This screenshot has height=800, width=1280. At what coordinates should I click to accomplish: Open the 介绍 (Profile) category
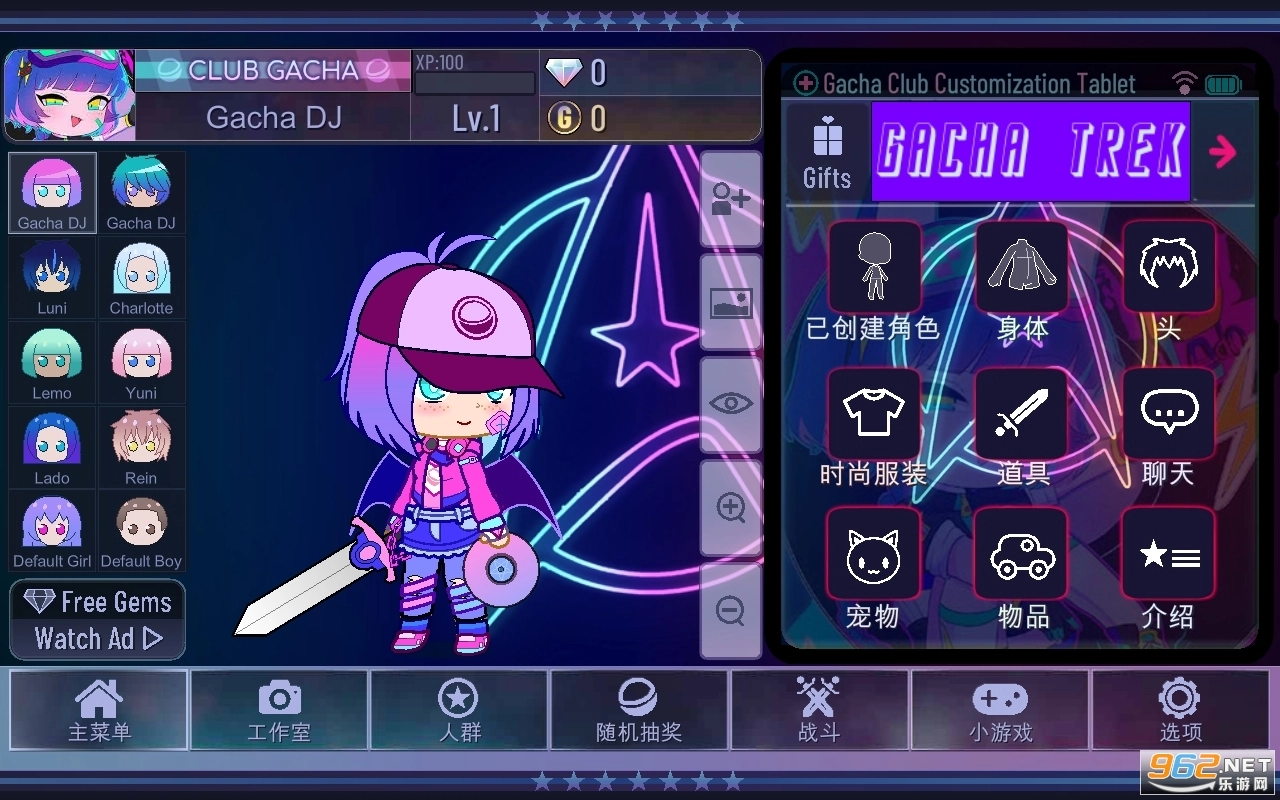point(1168,553)
